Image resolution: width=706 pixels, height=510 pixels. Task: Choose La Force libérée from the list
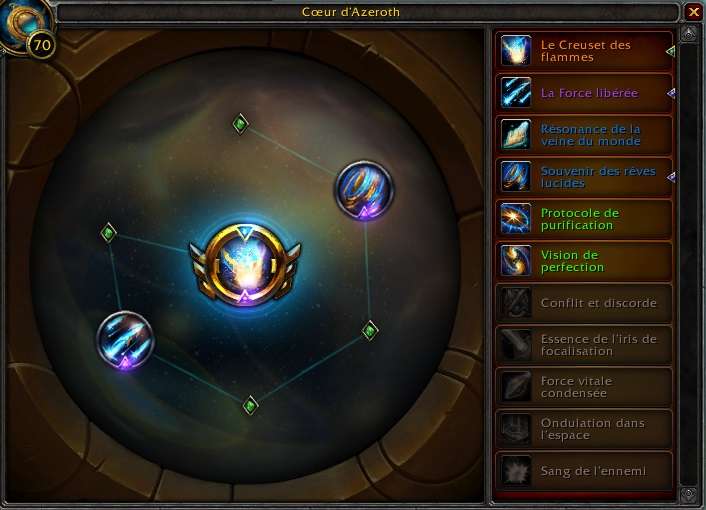point(583,93)
